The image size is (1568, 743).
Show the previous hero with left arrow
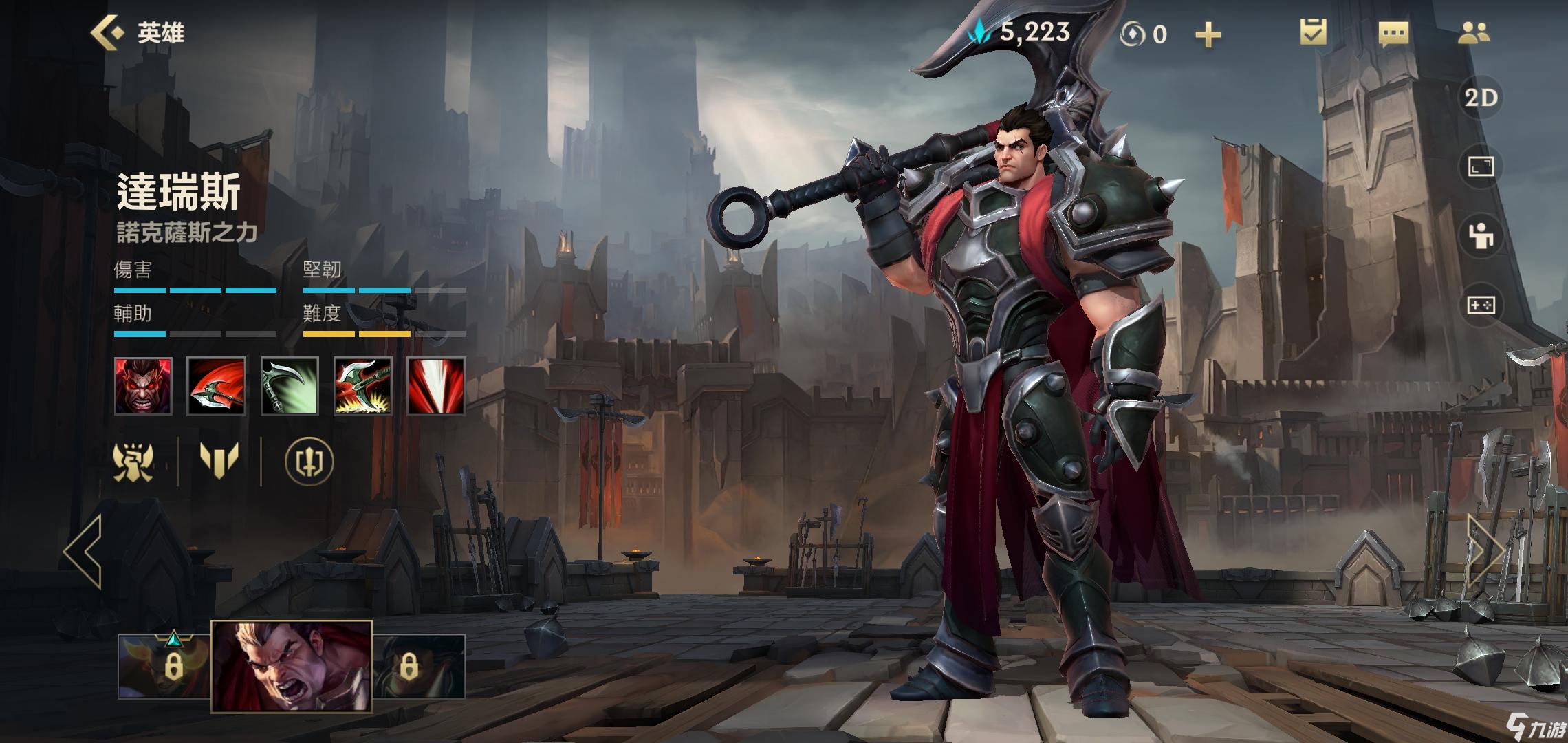coord(83,551)
